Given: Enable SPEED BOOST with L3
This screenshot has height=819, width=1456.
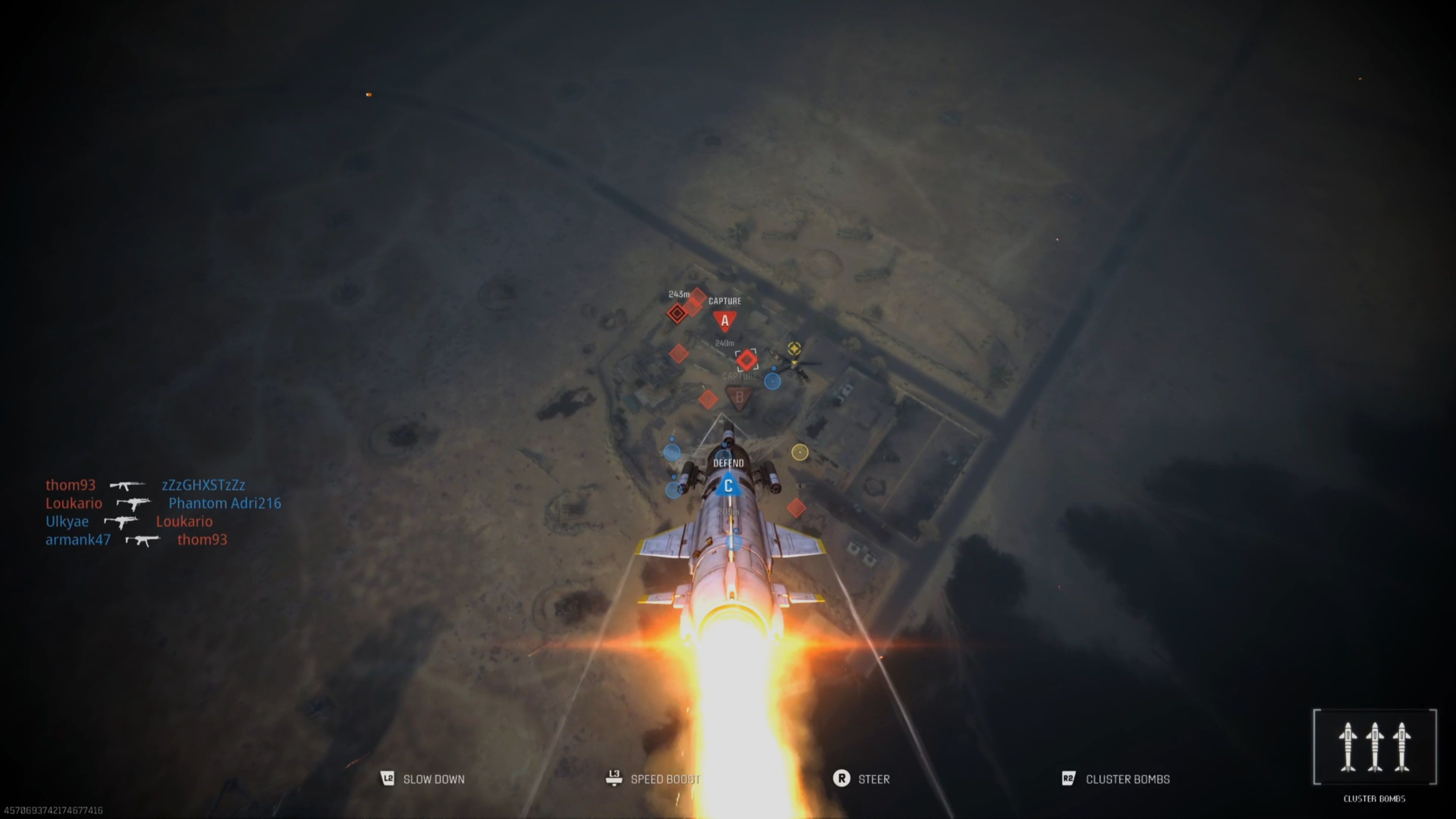Looking at the screenshot, I should 665,779.
